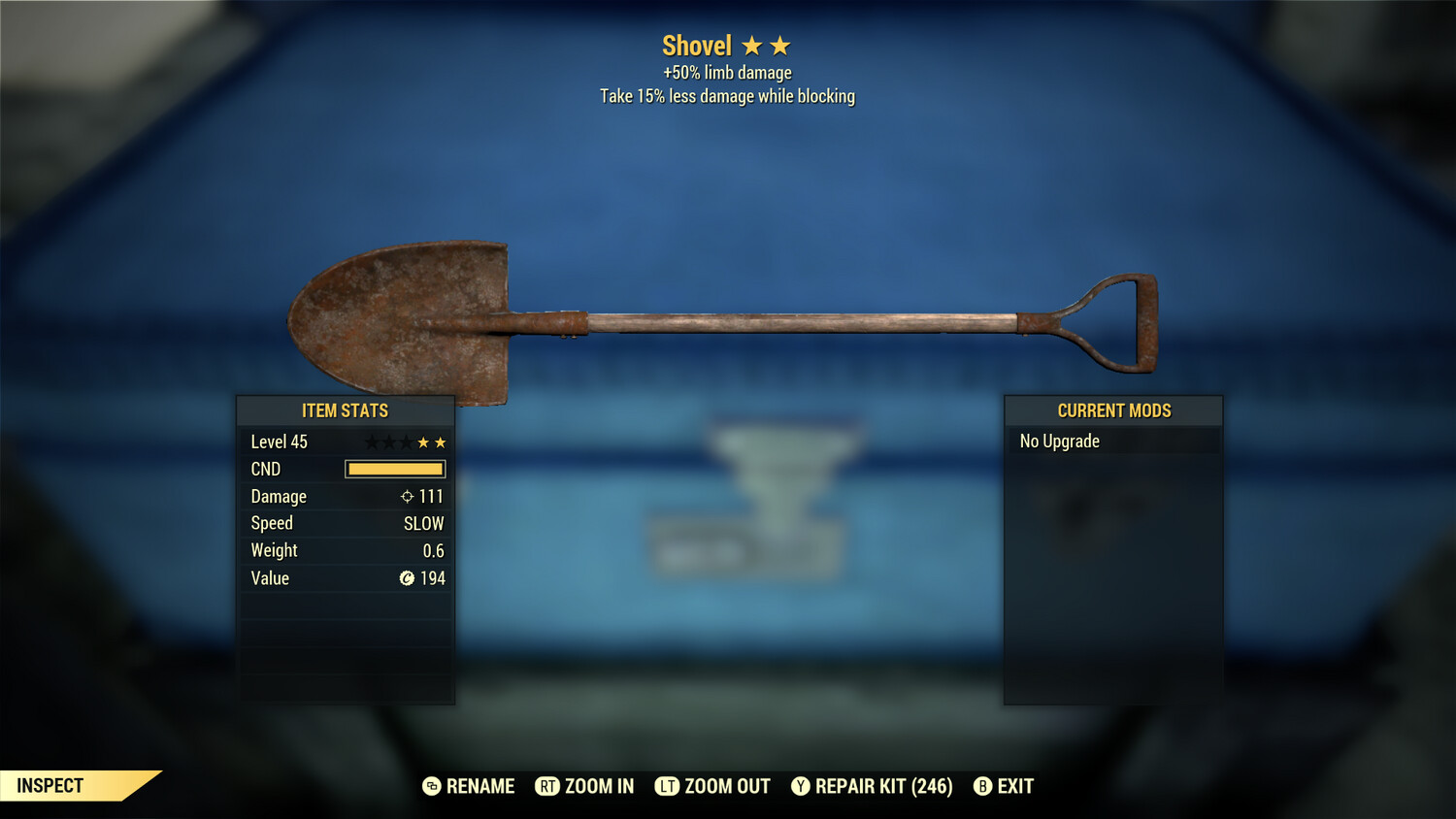The height and width of the screenshot is (819, 1456).
Task: Click the B button icon before Exit
Action: point(983,786)
